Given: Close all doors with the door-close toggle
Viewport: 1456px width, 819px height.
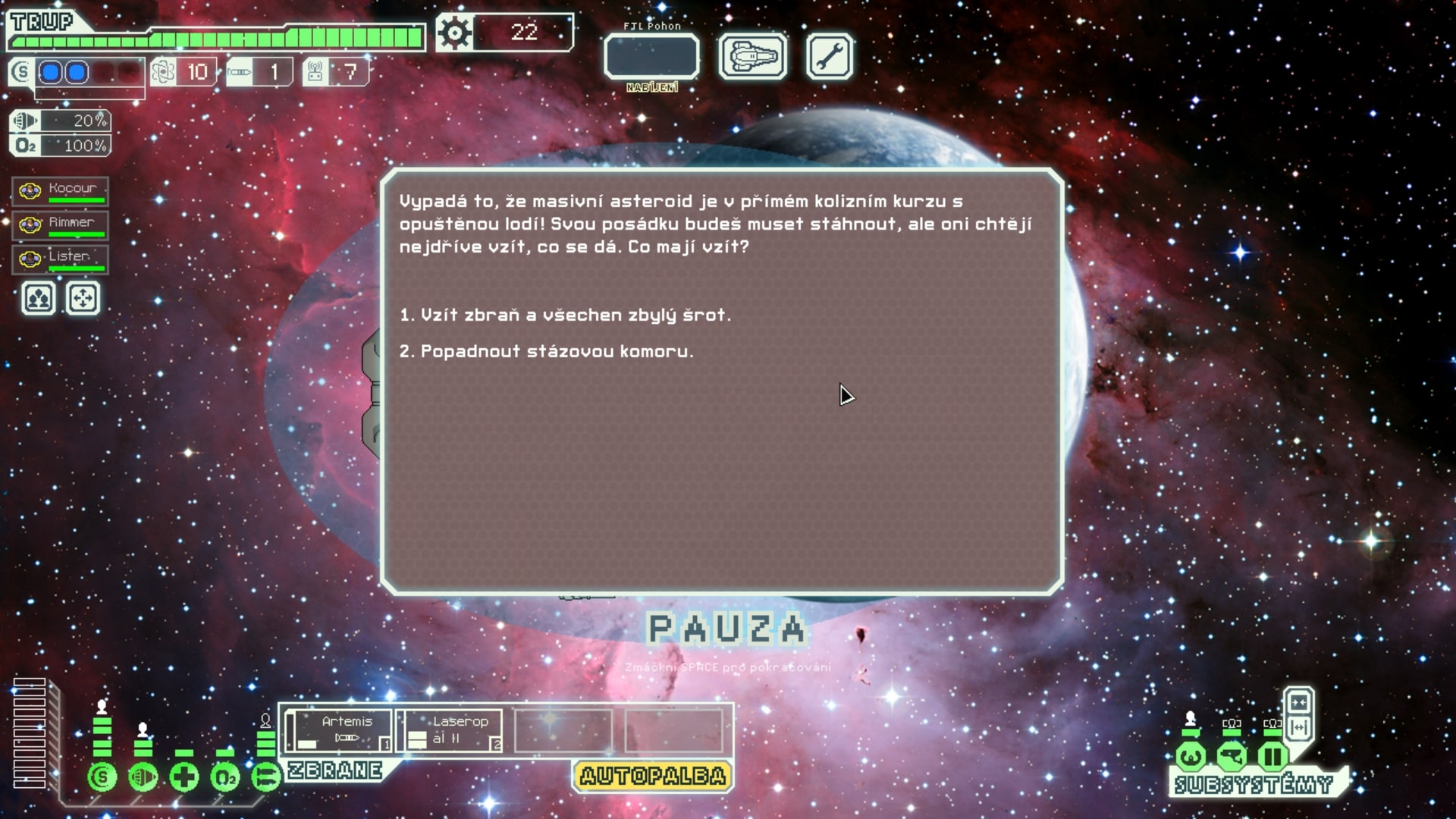Looking at the screenshot, I should (x=1300, y=703).
